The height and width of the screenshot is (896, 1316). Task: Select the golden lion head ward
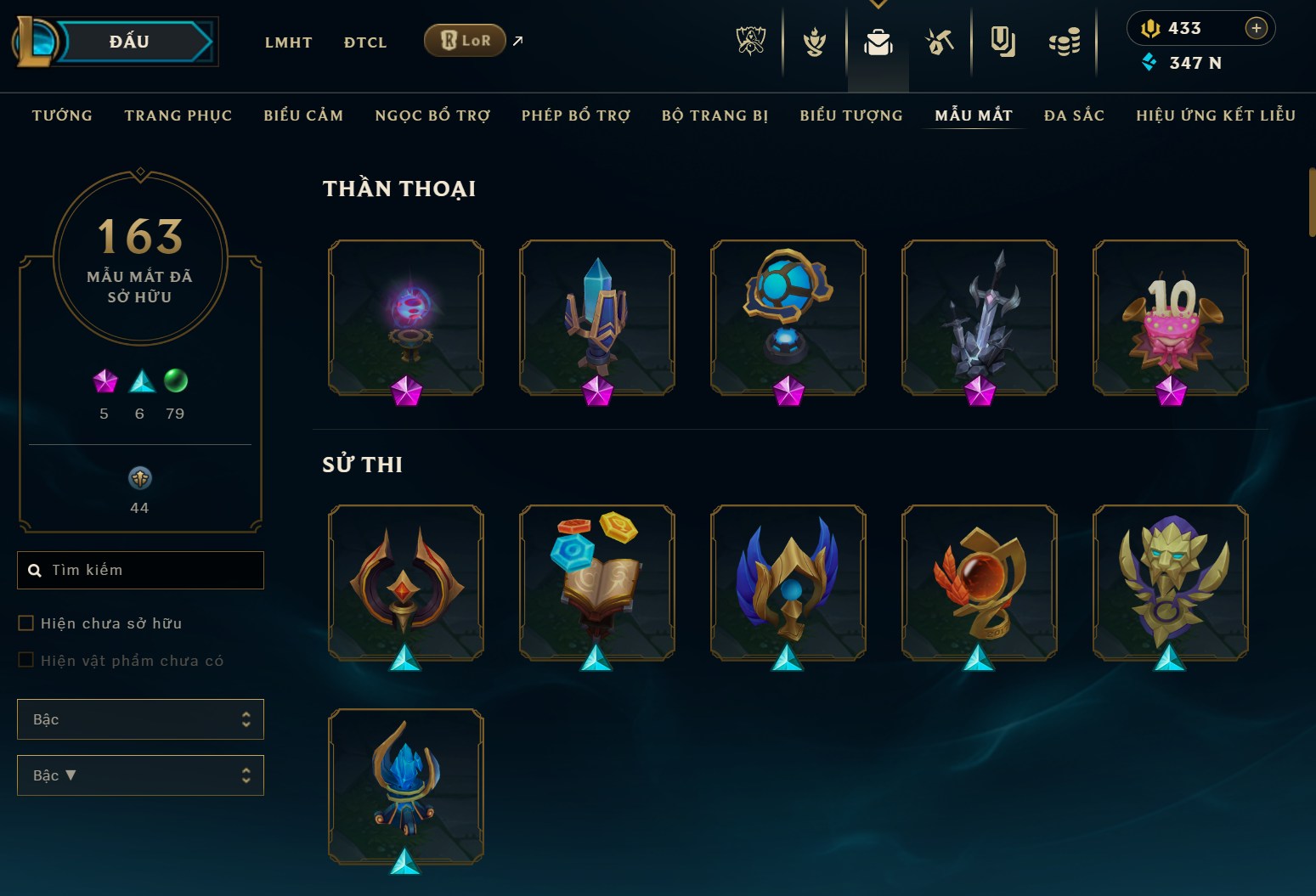[x=1170, y=582]
